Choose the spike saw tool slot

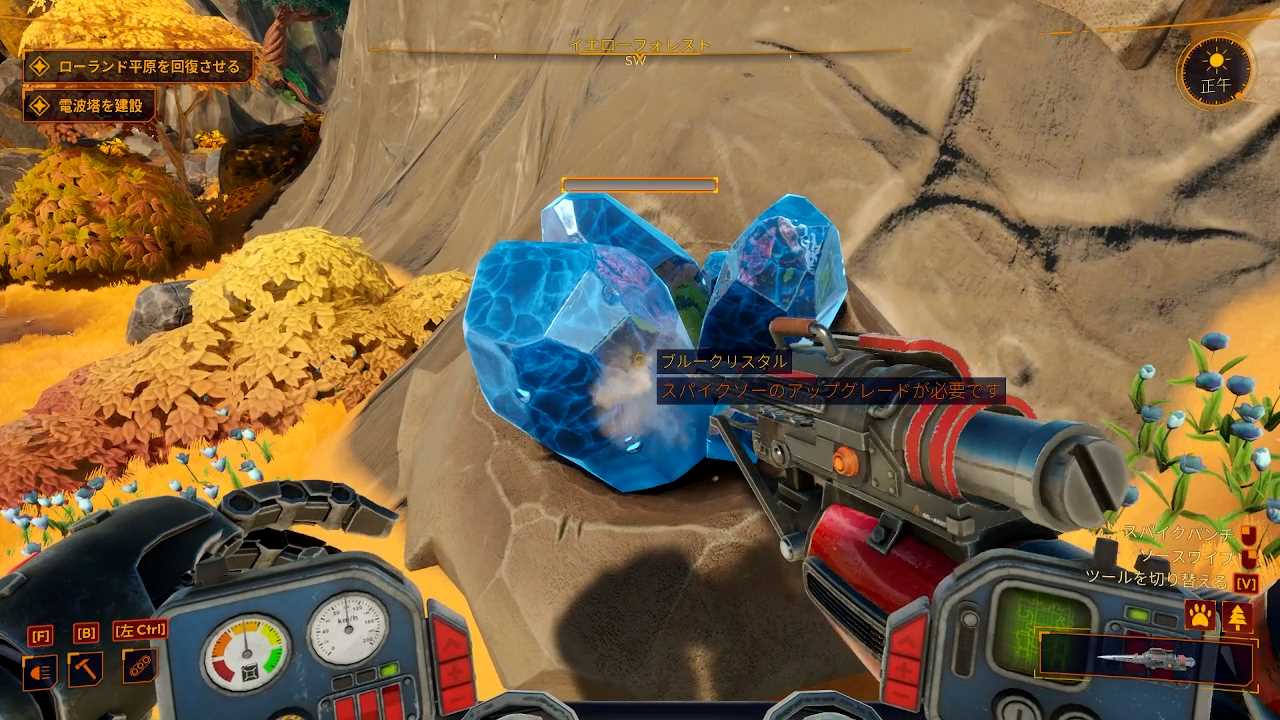(x=1146, y=660)
